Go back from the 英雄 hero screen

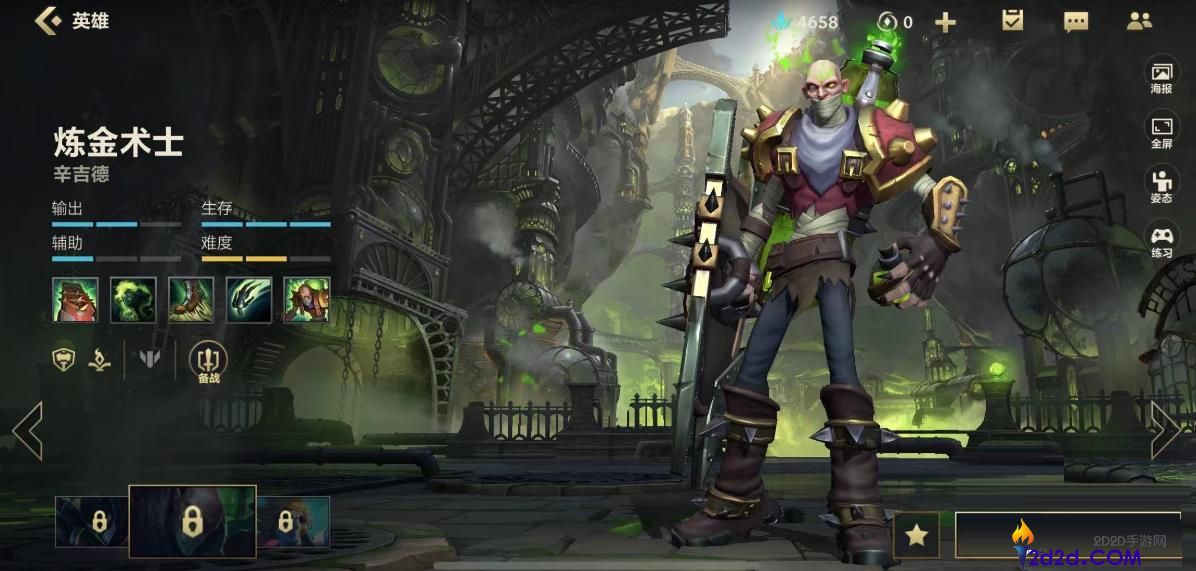click(47, 21)
